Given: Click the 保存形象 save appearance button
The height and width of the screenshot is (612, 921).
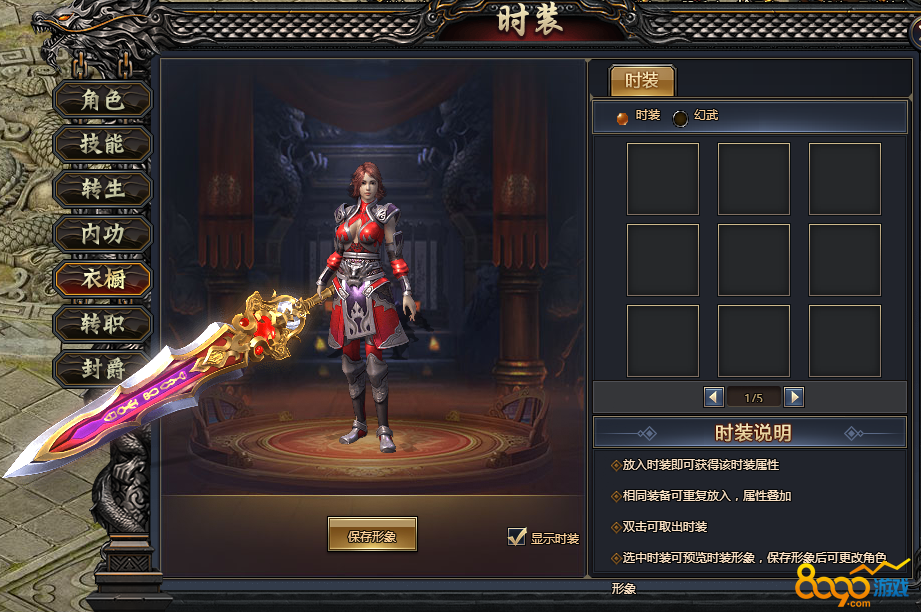Looking at the screenshot, I should pos(372,536).
